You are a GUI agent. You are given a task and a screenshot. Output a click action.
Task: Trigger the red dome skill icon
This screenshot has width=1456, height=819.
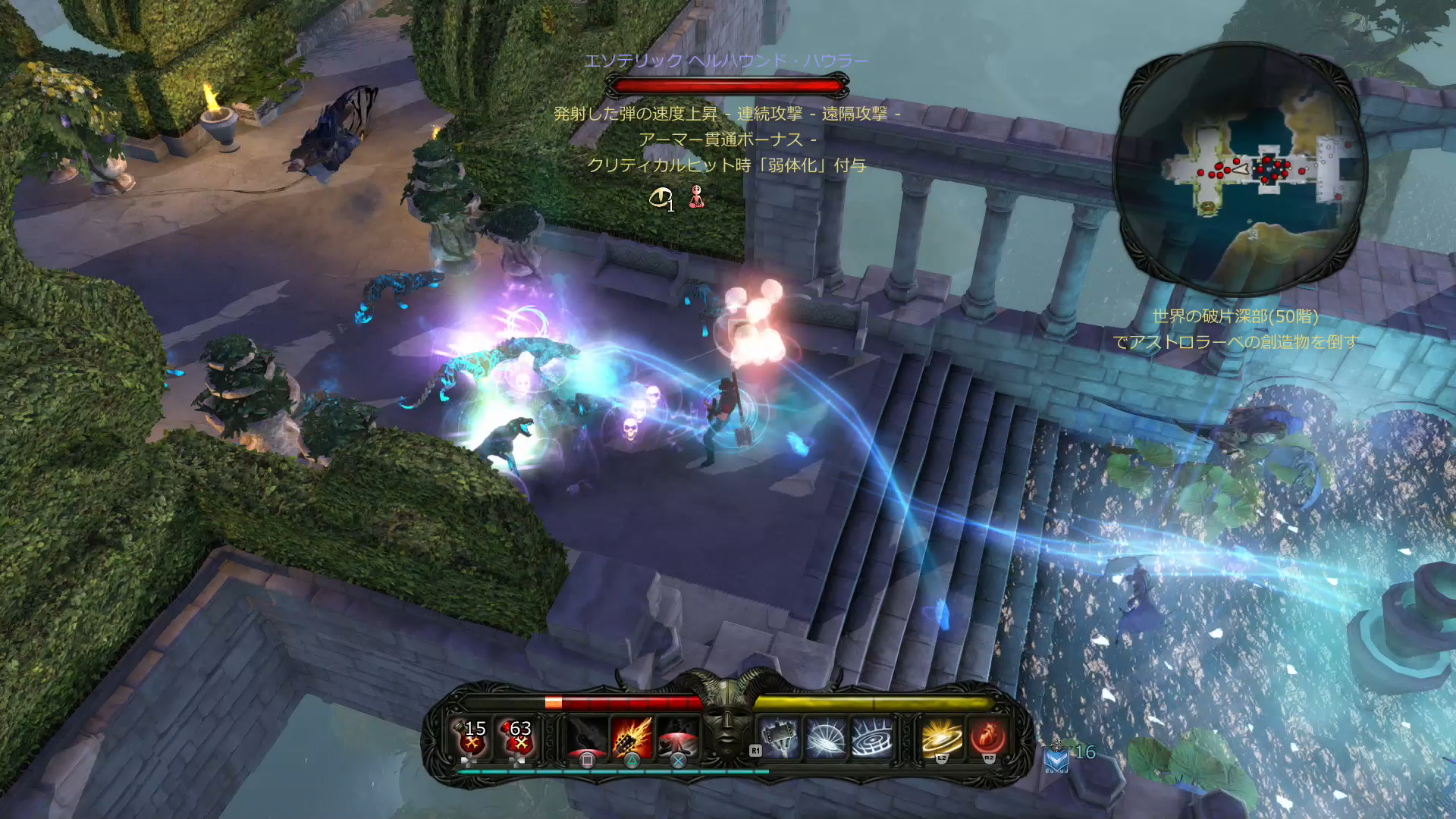[x=677, y=737]
